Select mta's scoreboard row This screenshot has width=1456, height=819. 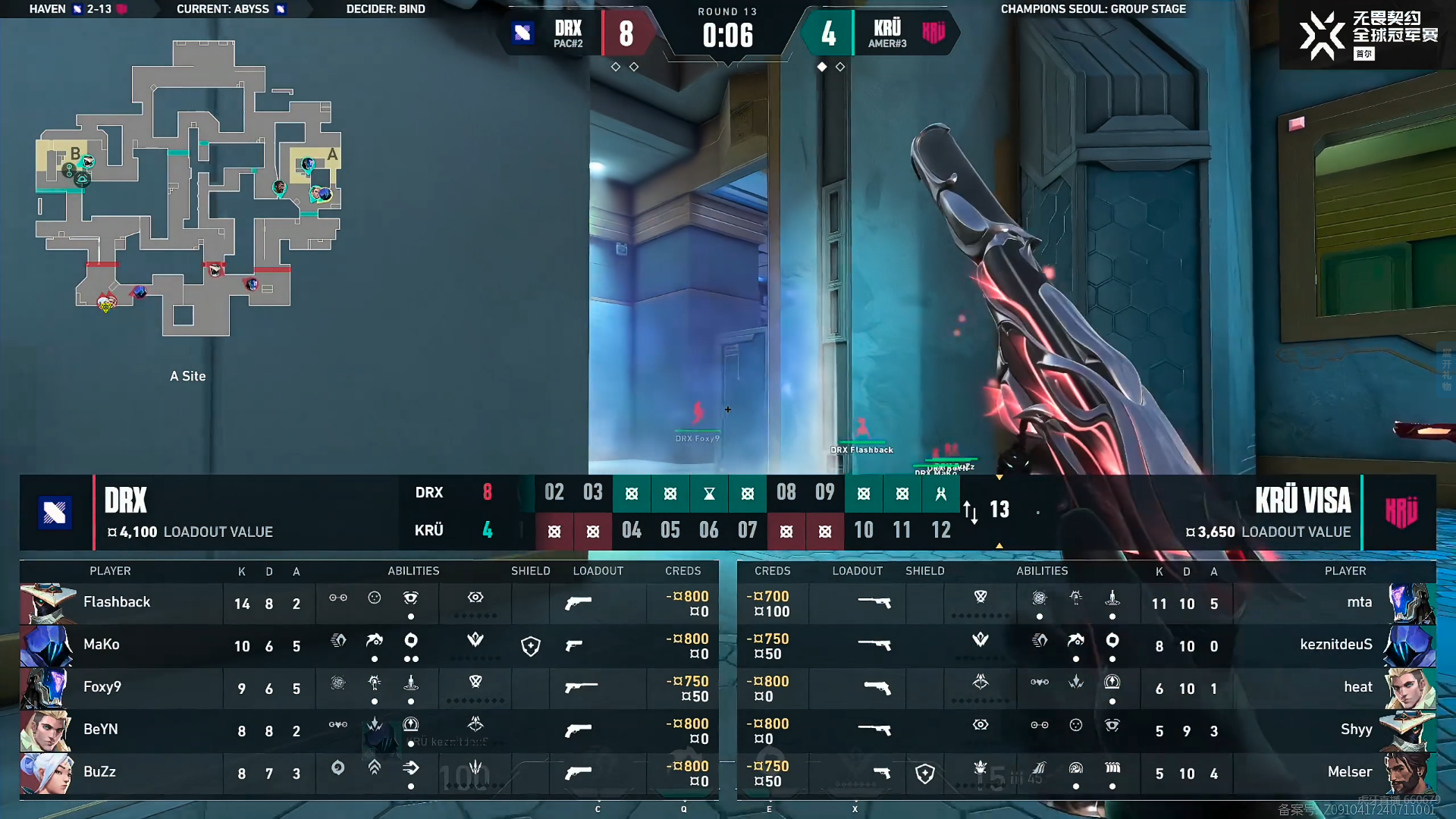1086,603
